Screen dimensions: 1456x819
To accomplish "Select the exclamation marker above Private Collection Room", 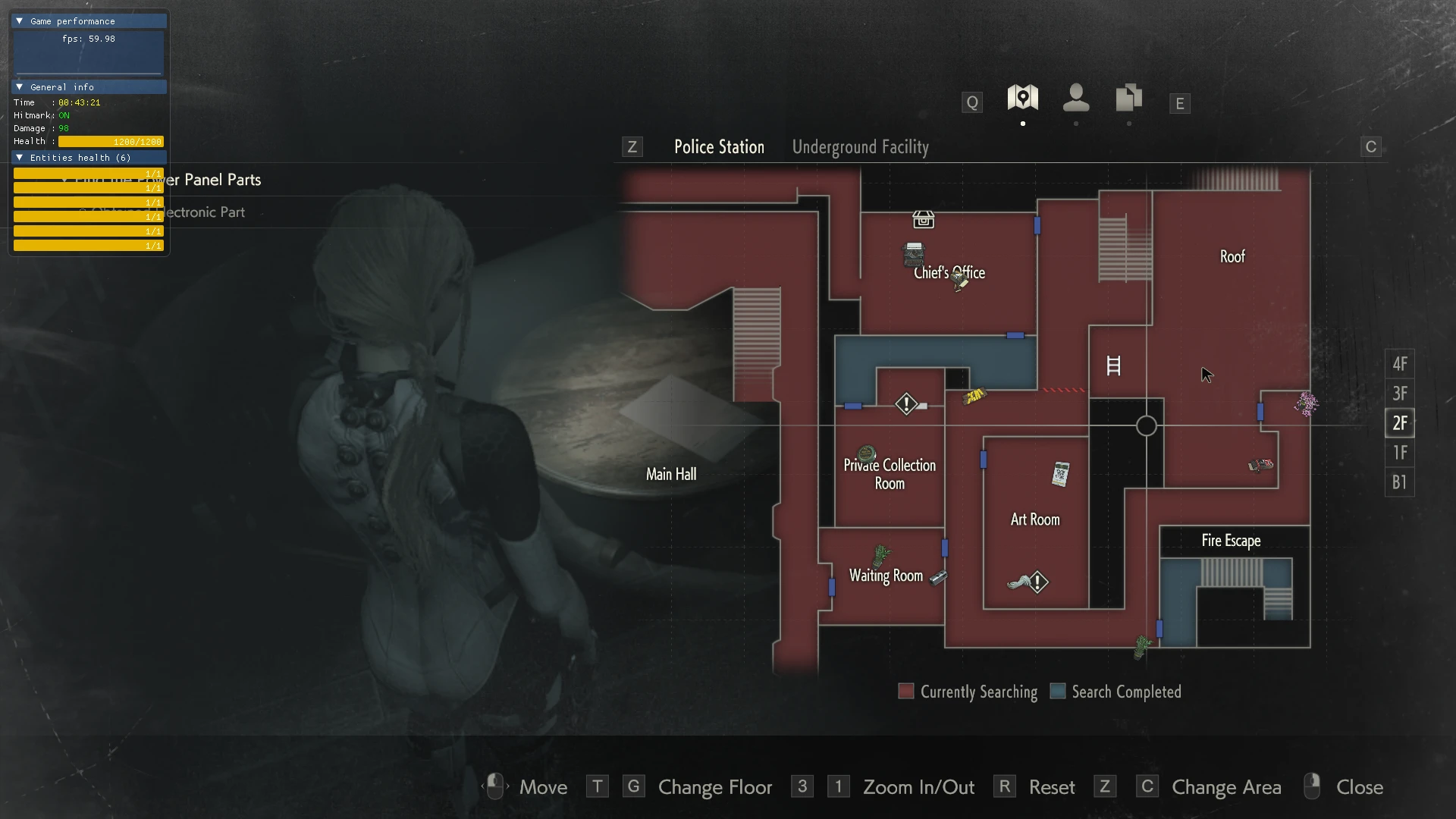I will (905, 403).
